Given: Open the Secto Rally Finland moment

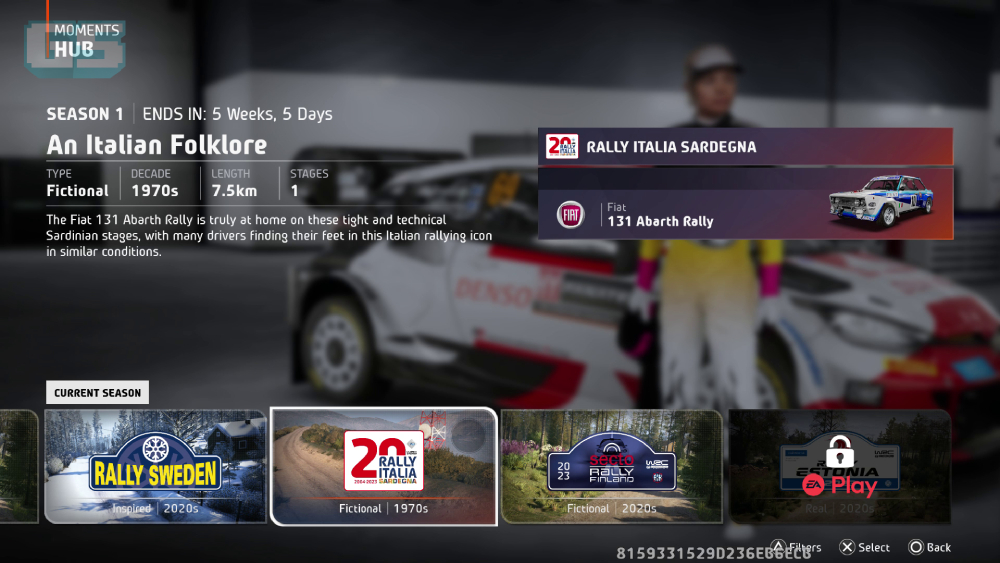Looking at the screenshot, I should [611, 466].
